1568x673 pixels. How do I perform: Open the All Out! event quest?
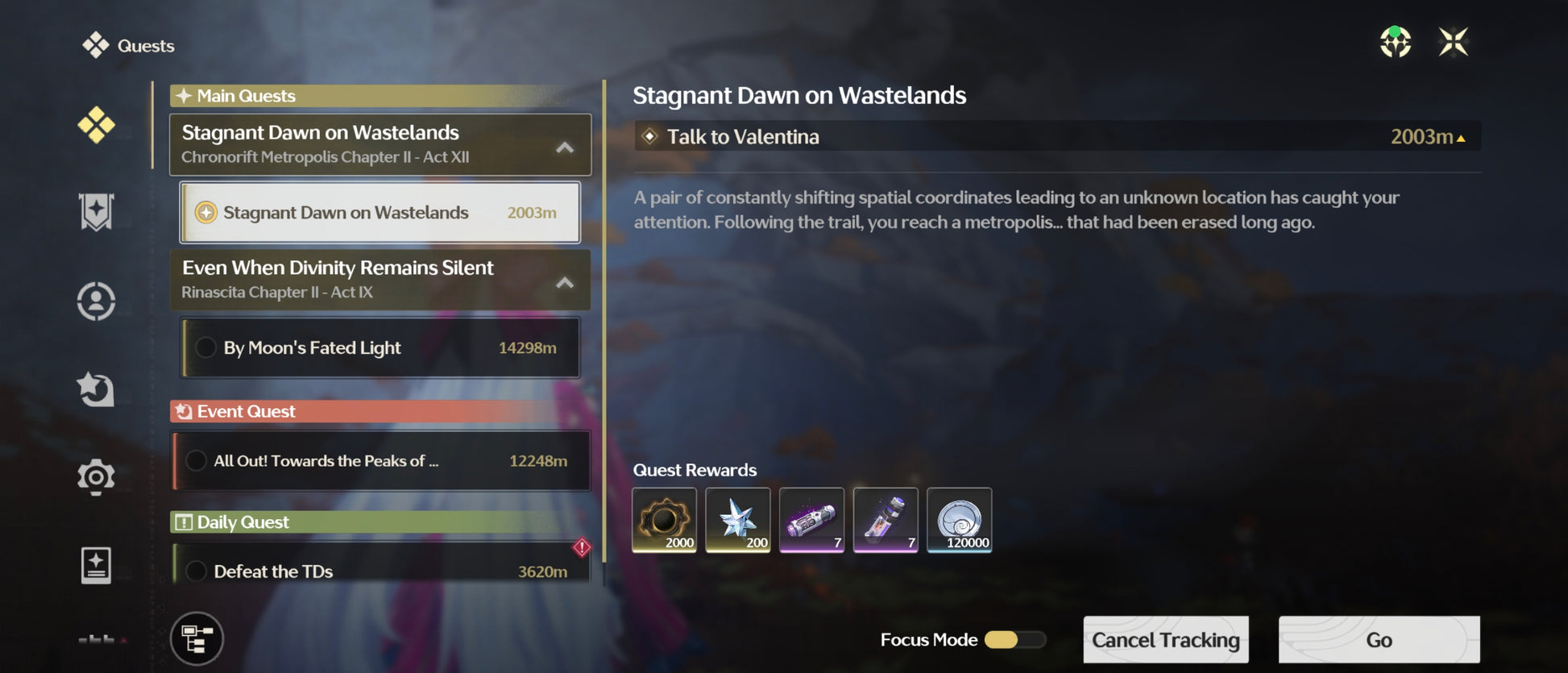[381, 461]
